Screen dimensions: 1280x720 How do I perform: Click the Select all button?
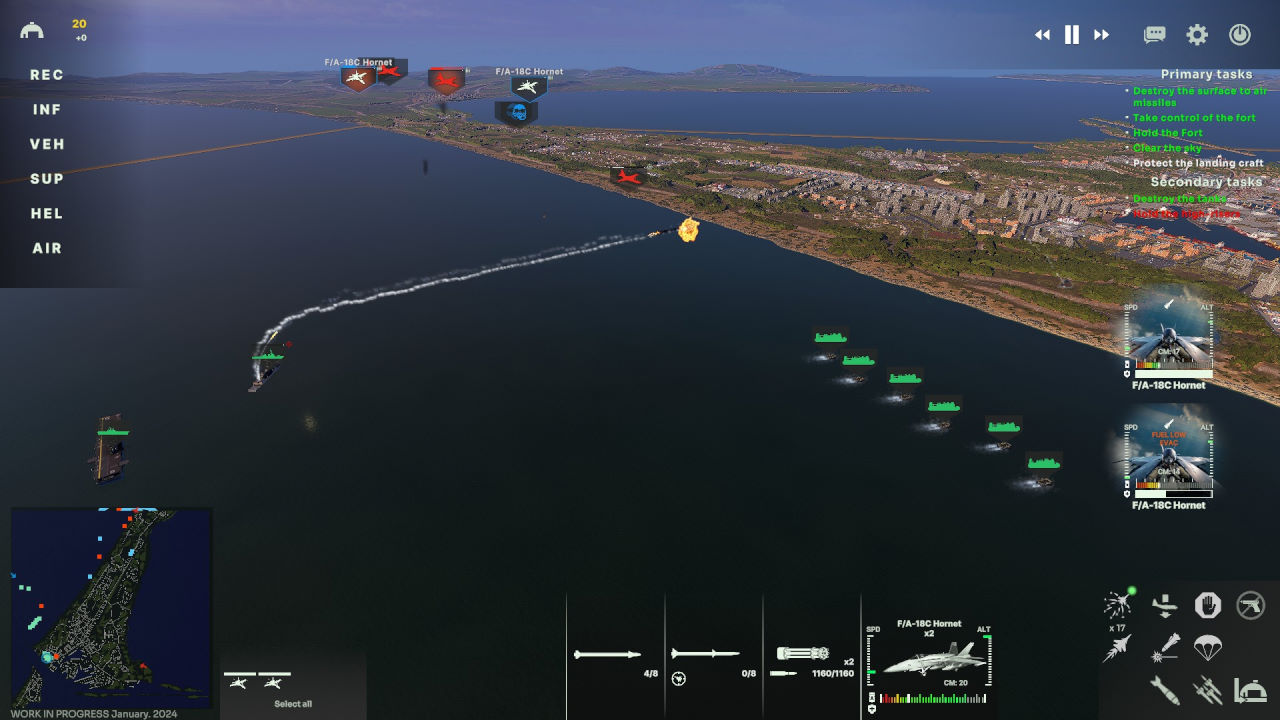(x=293, y=704)
